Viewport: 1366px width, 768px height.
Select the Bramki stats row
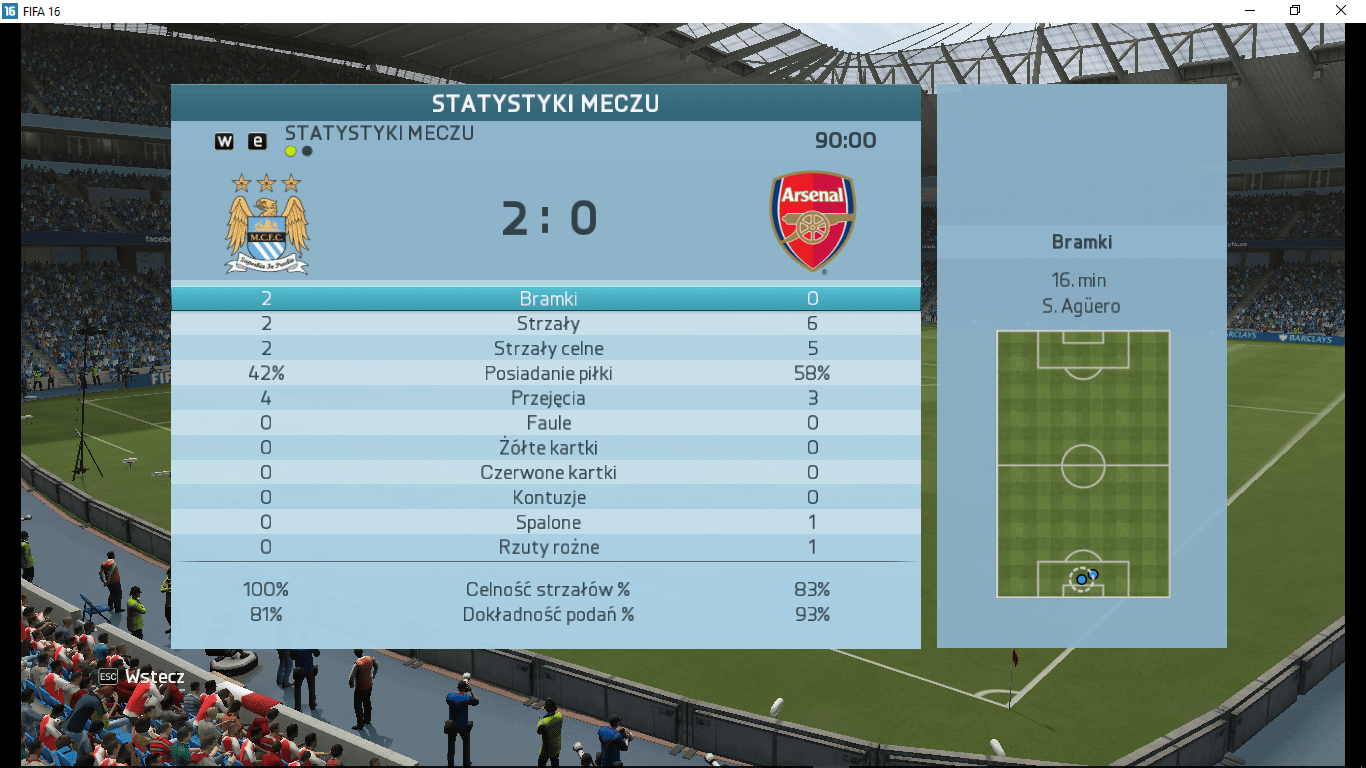[x=547, y=299]
